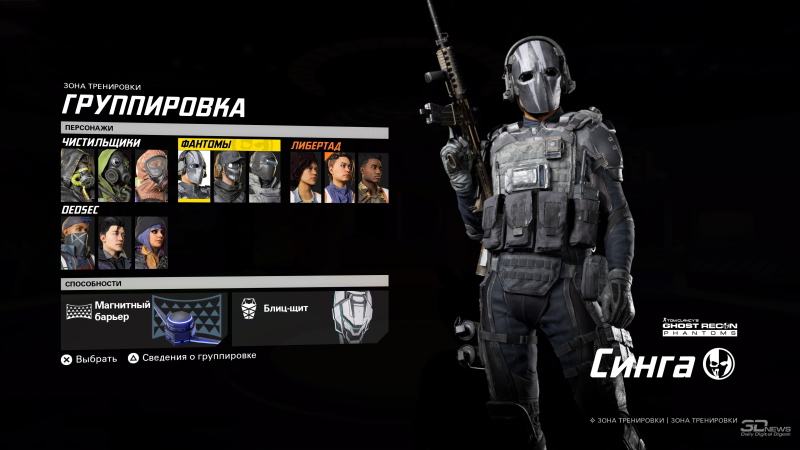Choose the Libertad fighter with blue scarf
This screenshot has height=450, width=800.
point(340,177)
